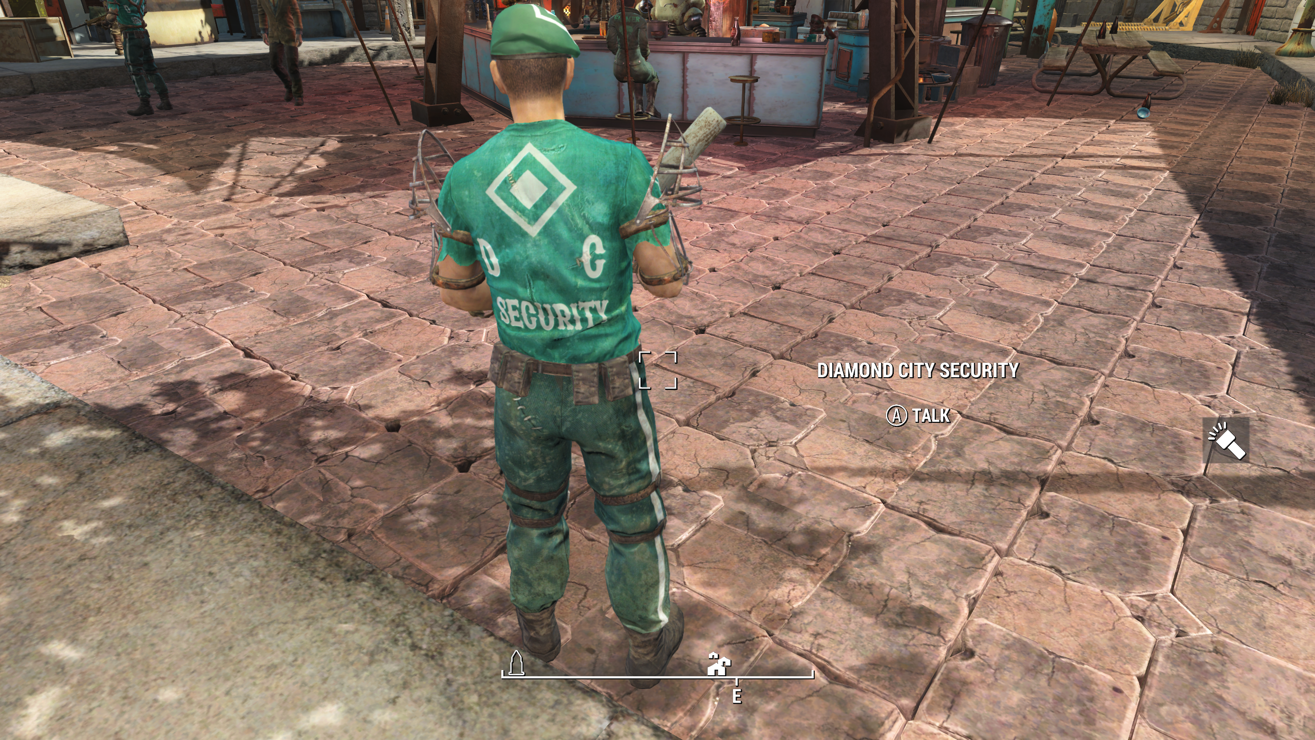Click the monument-shaped marker on the compass
This screenshot has width=1315, height=740.
(x=517, y=663)
